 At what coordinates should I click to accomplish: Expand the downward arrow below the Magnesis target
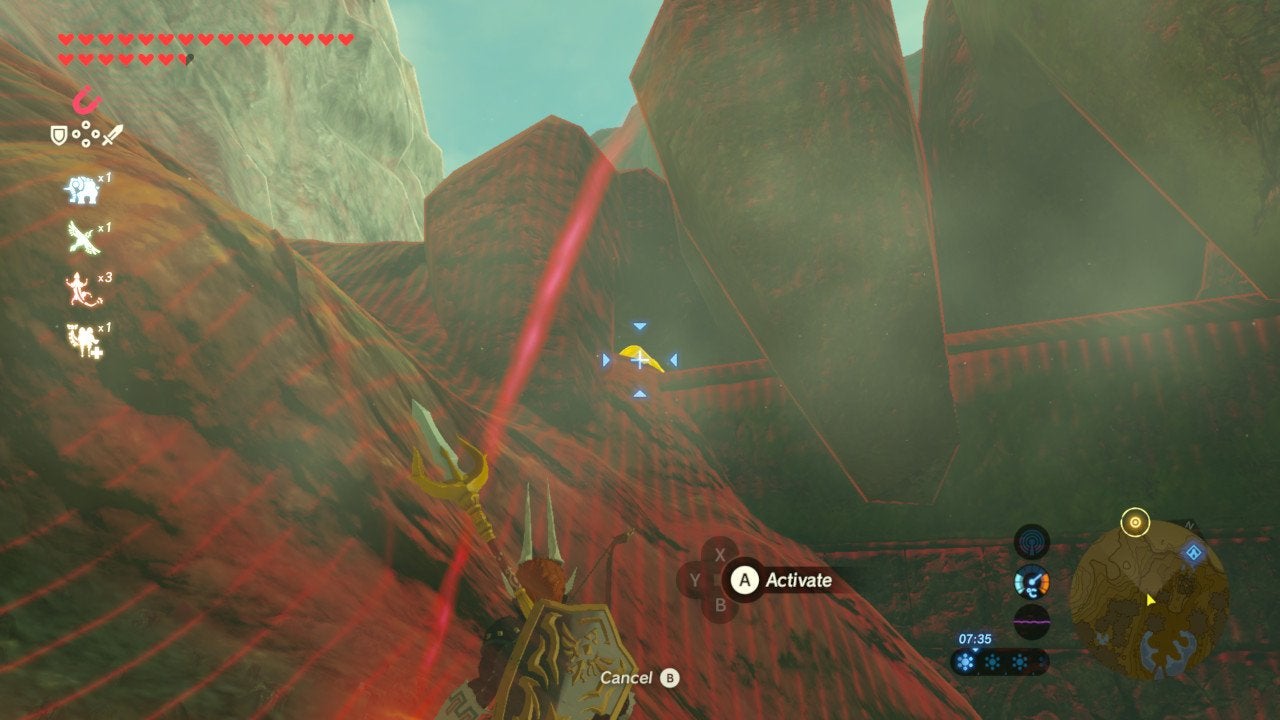coord(638,395)
